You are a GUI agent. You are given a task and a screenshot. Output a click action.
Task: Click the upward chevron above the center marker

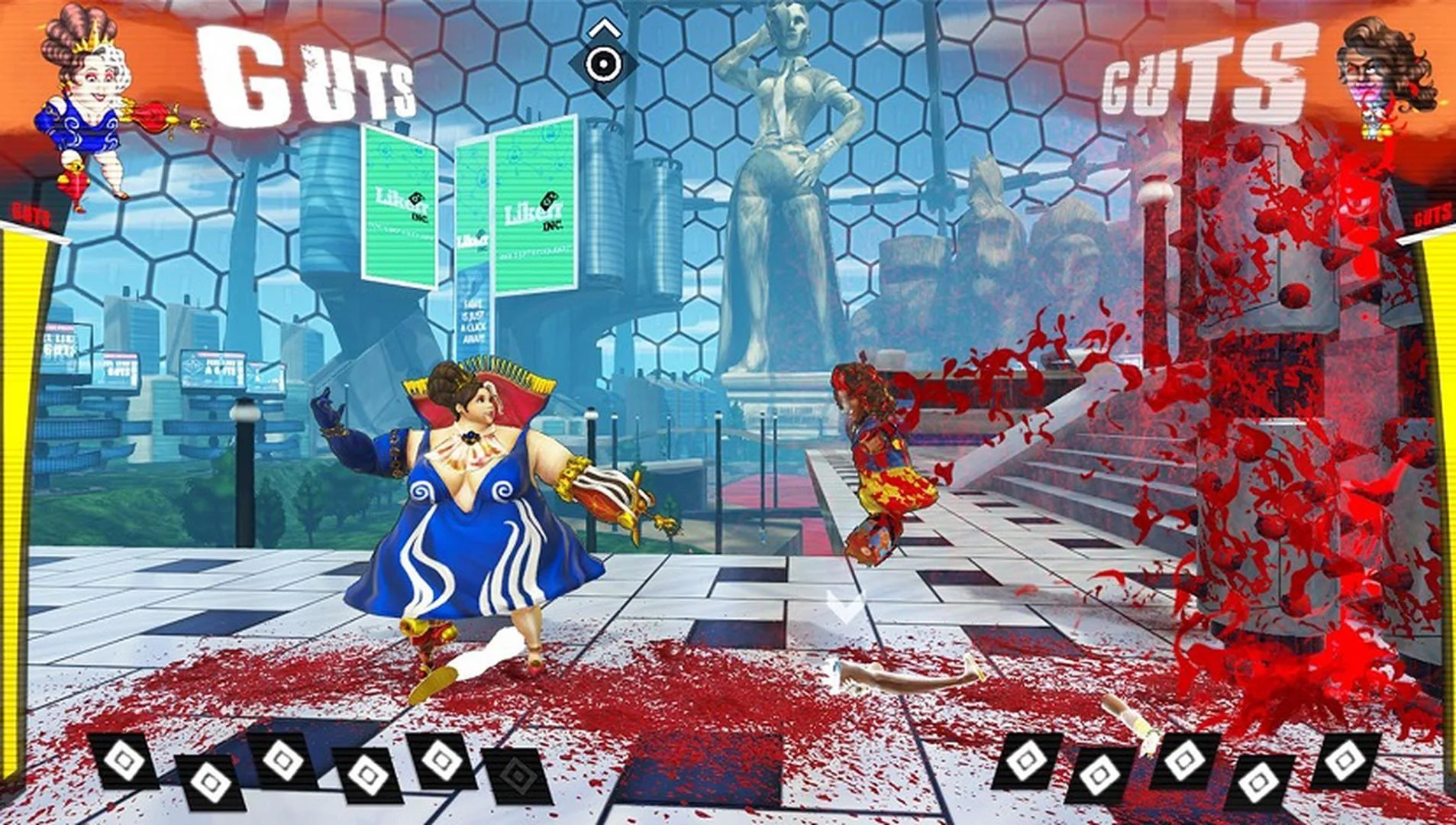click(605, 27)
